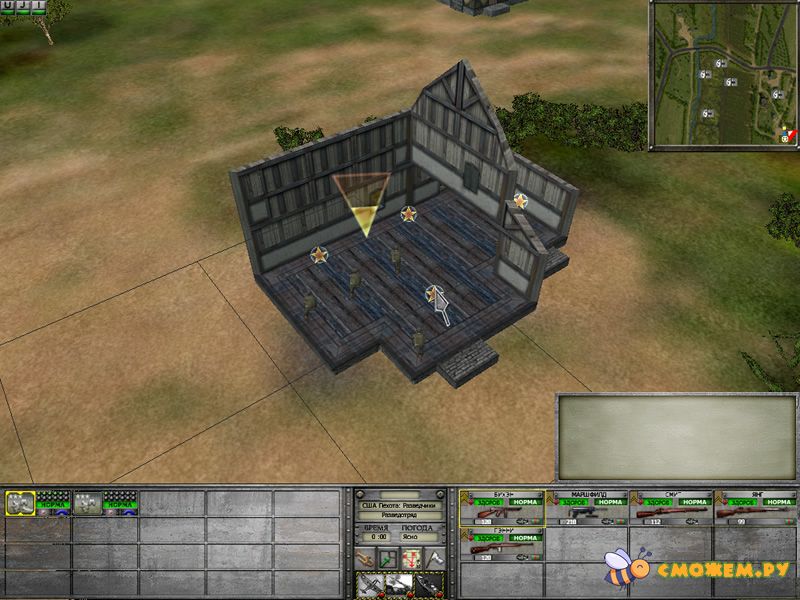Select the starred soldier marker under the cursor
This screenshot has width=800, height=600.
pos(433,294)
